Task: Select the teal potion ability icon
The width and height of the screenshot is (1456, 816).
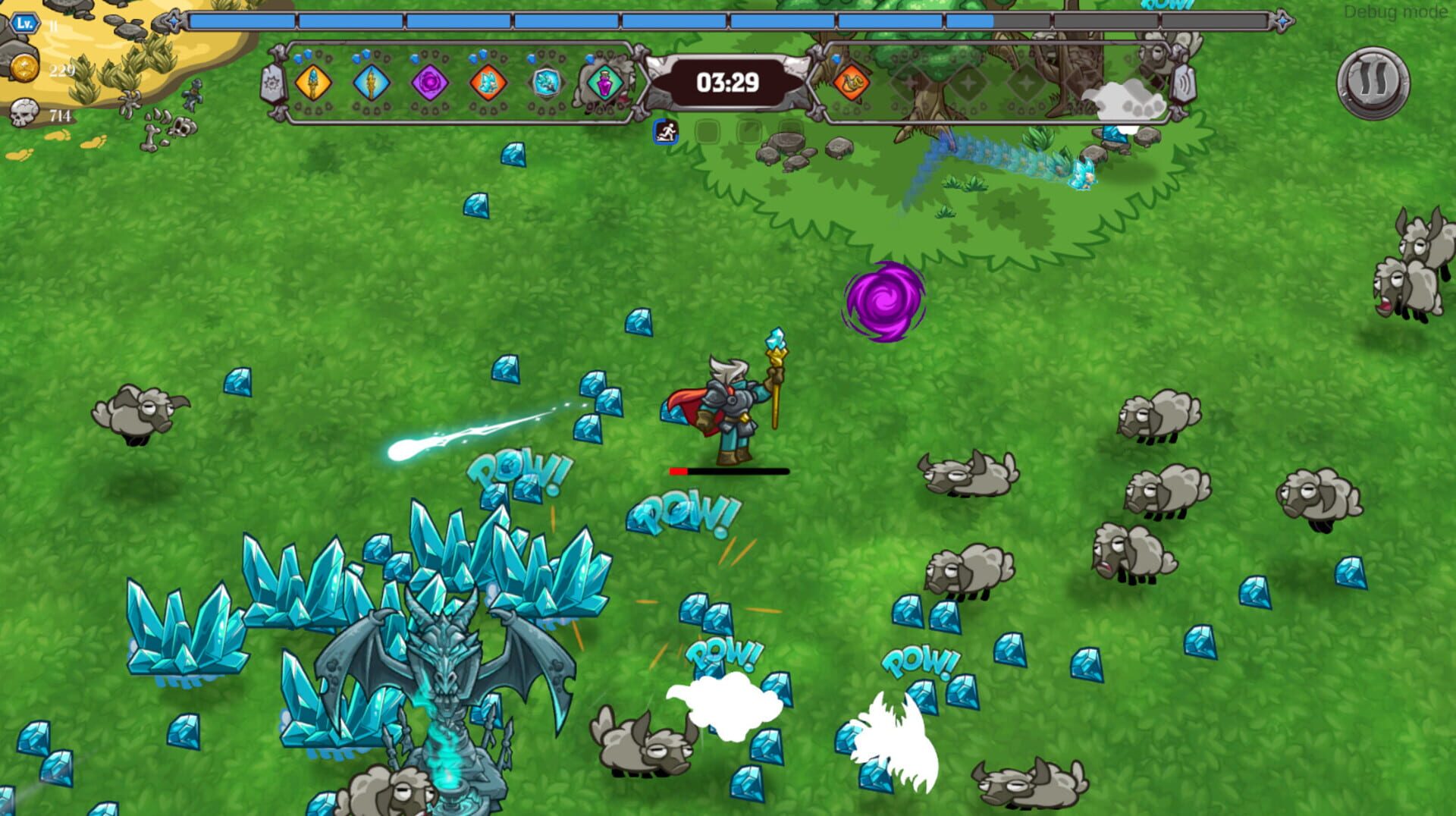Action: pos(604,83)
